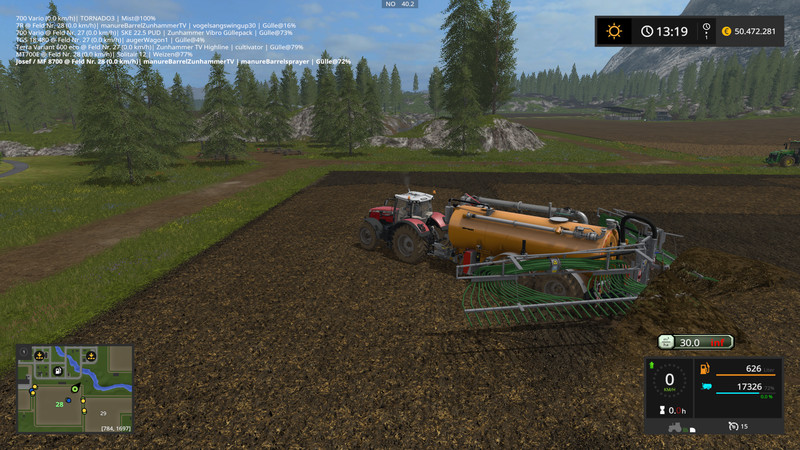Screen dimensions: 800x450
Task: Open the field minimap
Action: coord(74,390)
